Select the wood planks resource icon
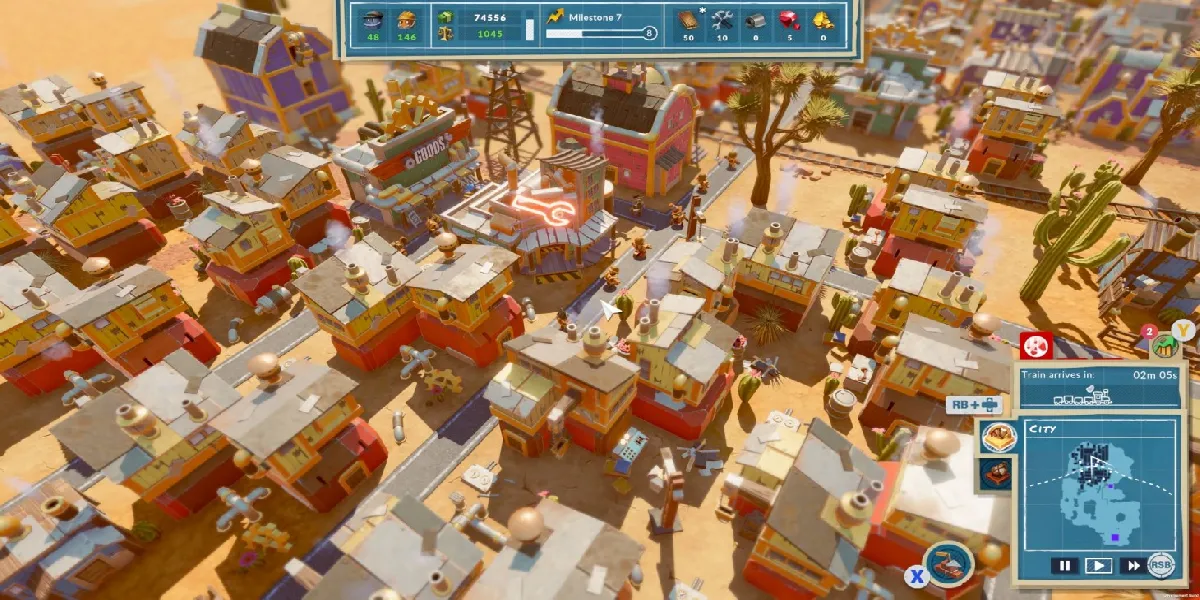Screen dimensions: 1200x600 coord(688,18)
